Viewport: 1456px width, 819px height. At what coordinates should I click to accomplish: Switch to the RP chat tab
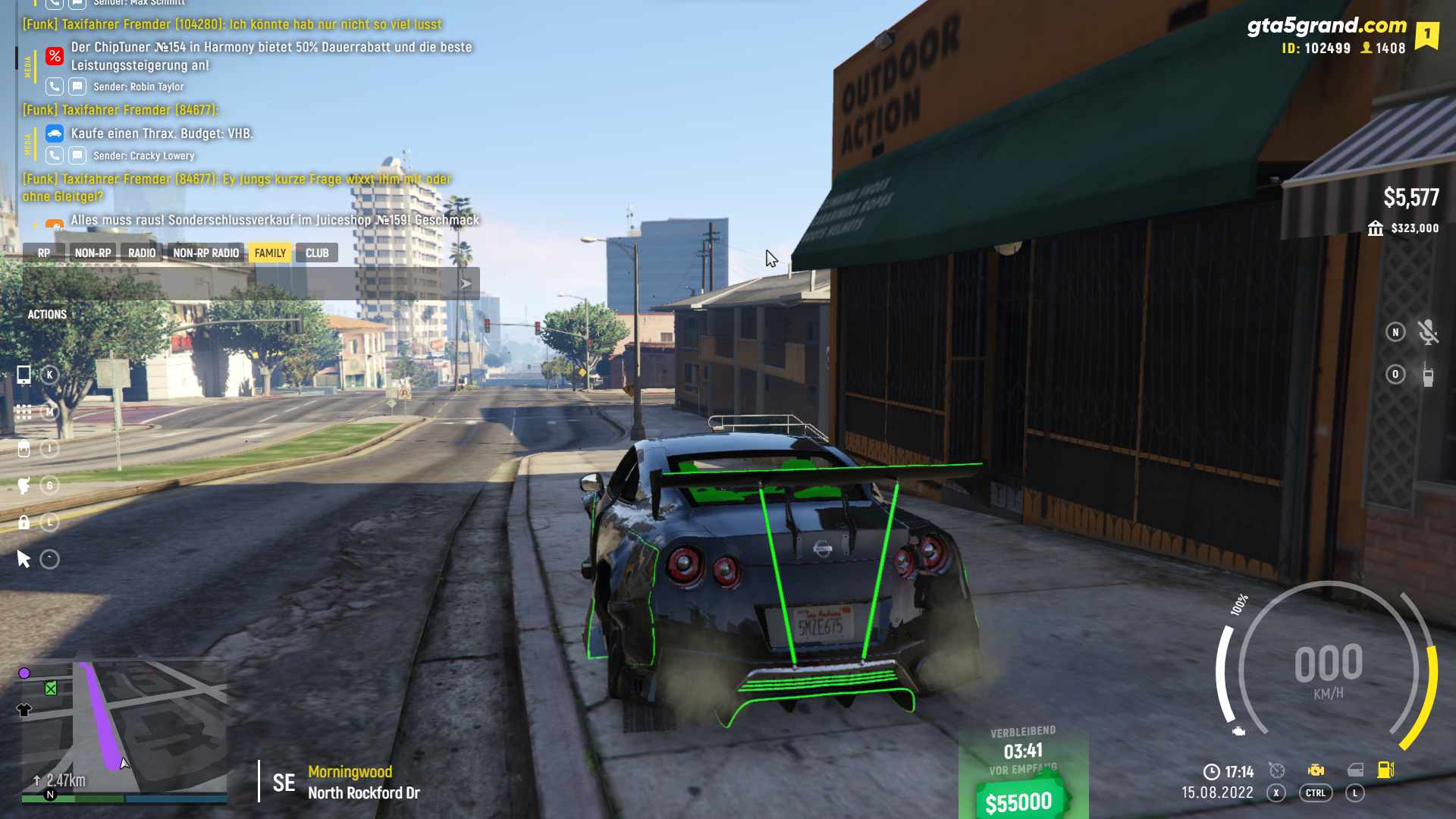(x=44, y=253)
